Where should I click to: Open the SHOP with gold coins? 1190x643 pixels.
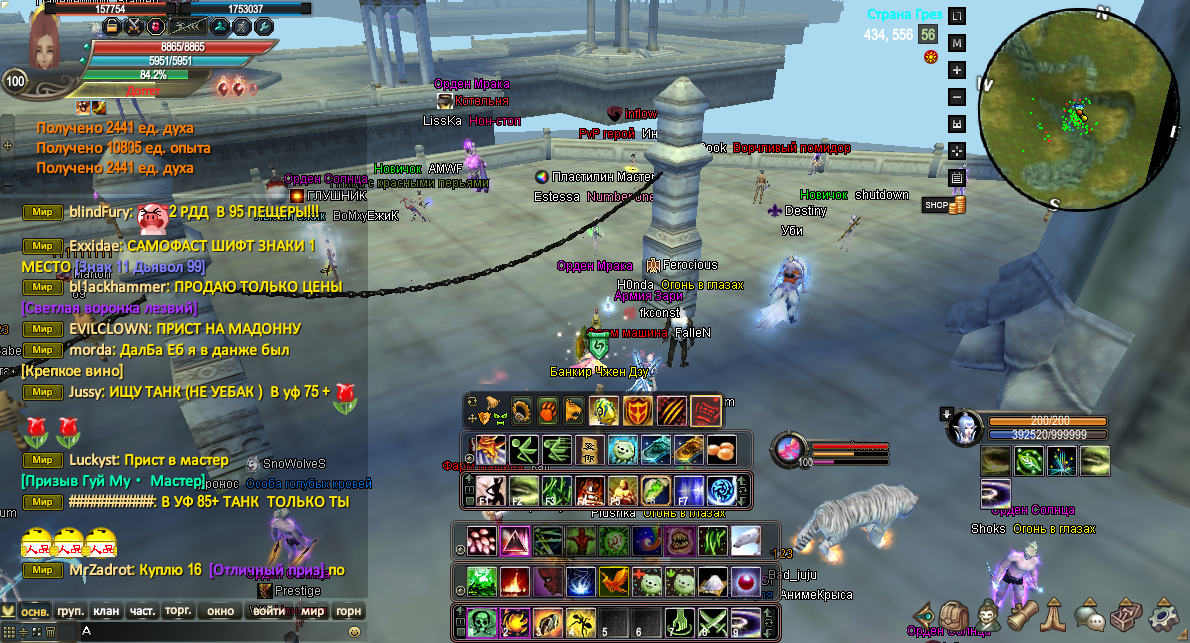pyautogui.click(x=944, y=205)
